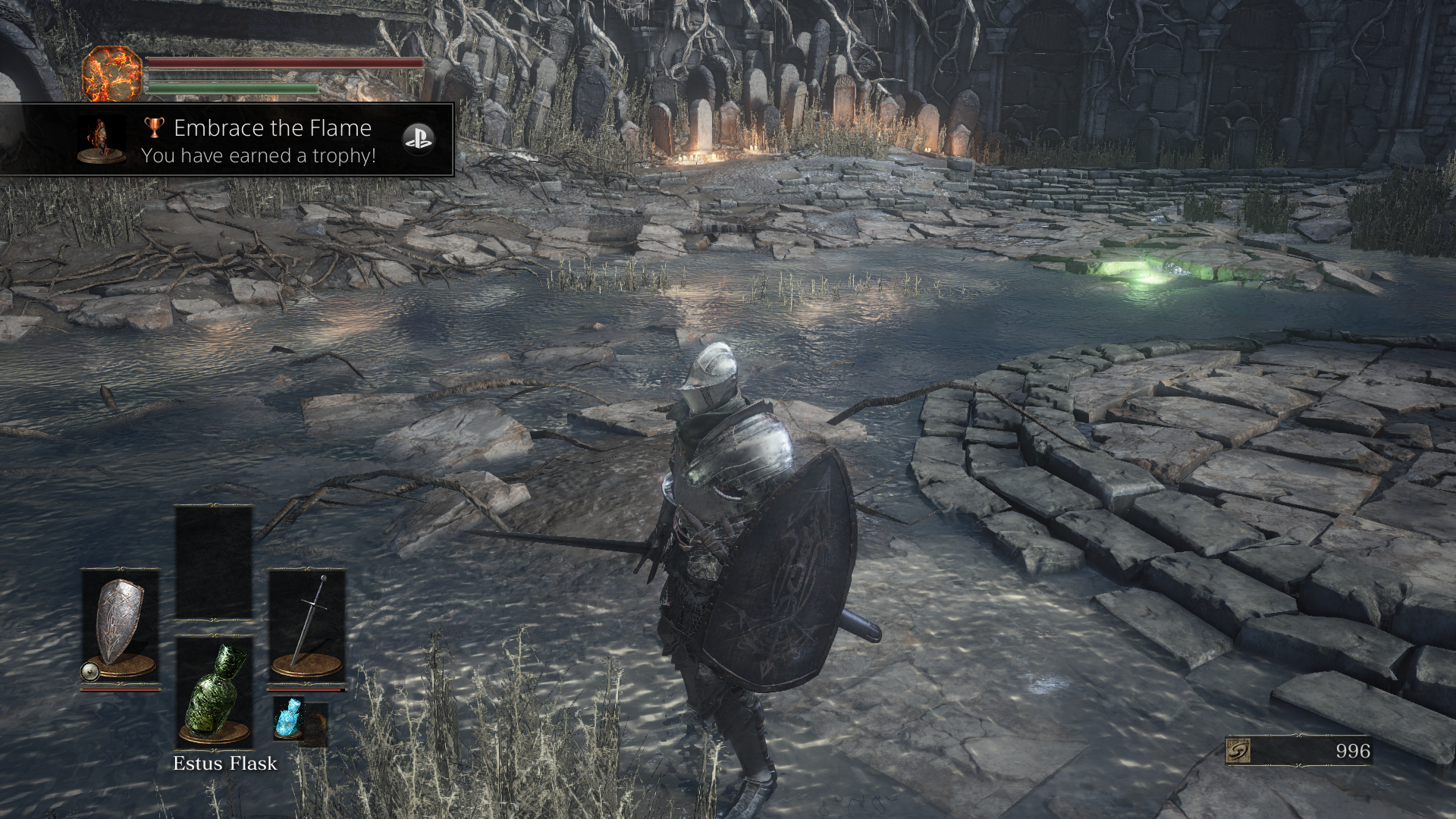
Task: Open the Embrace the Flame trophy notification
Action: click(x=258, y=141)
